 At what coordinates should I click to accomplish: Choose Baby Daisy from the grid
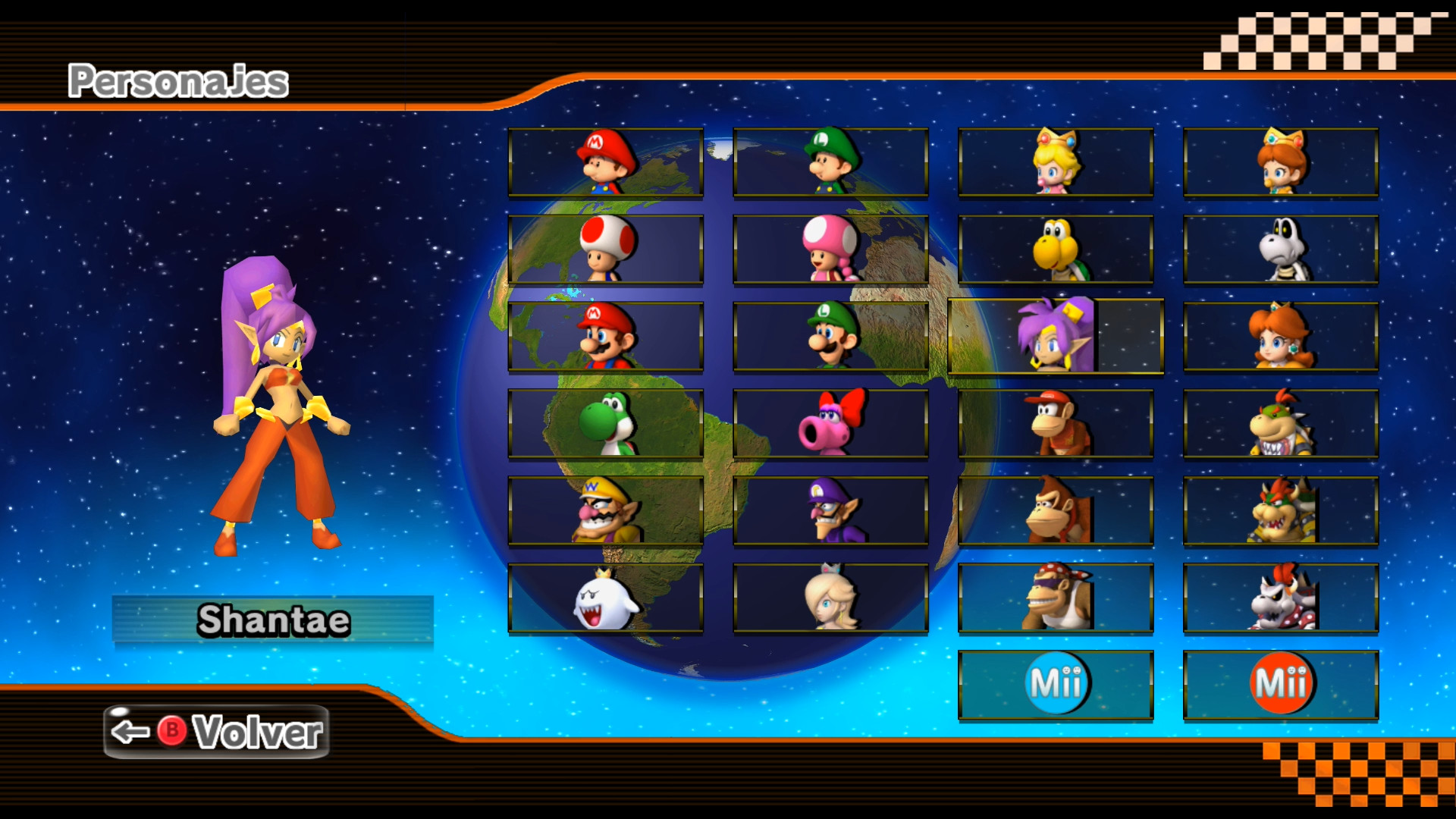[1281, 162]
